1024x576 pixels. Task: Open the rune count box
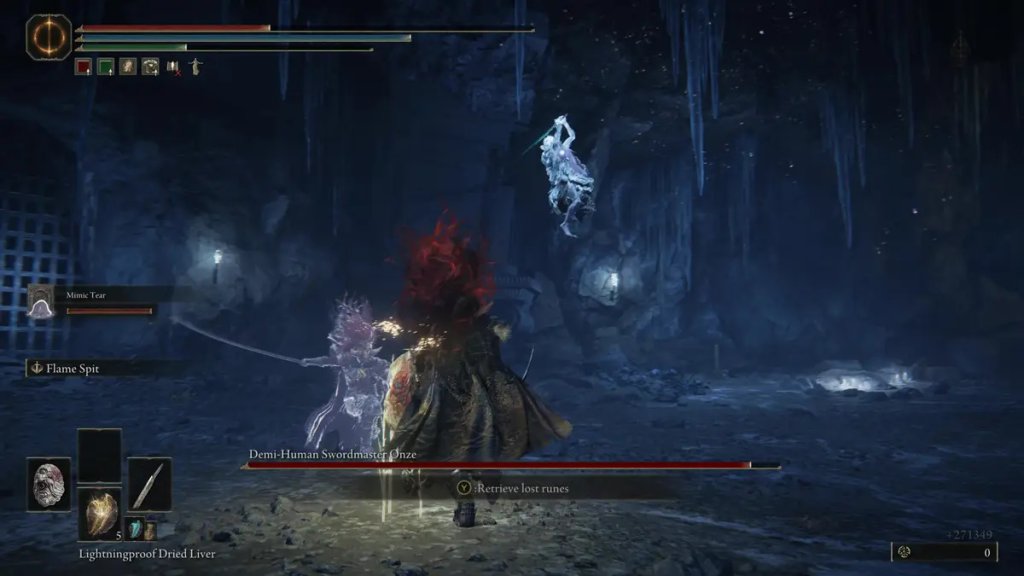tap(945, 552)
